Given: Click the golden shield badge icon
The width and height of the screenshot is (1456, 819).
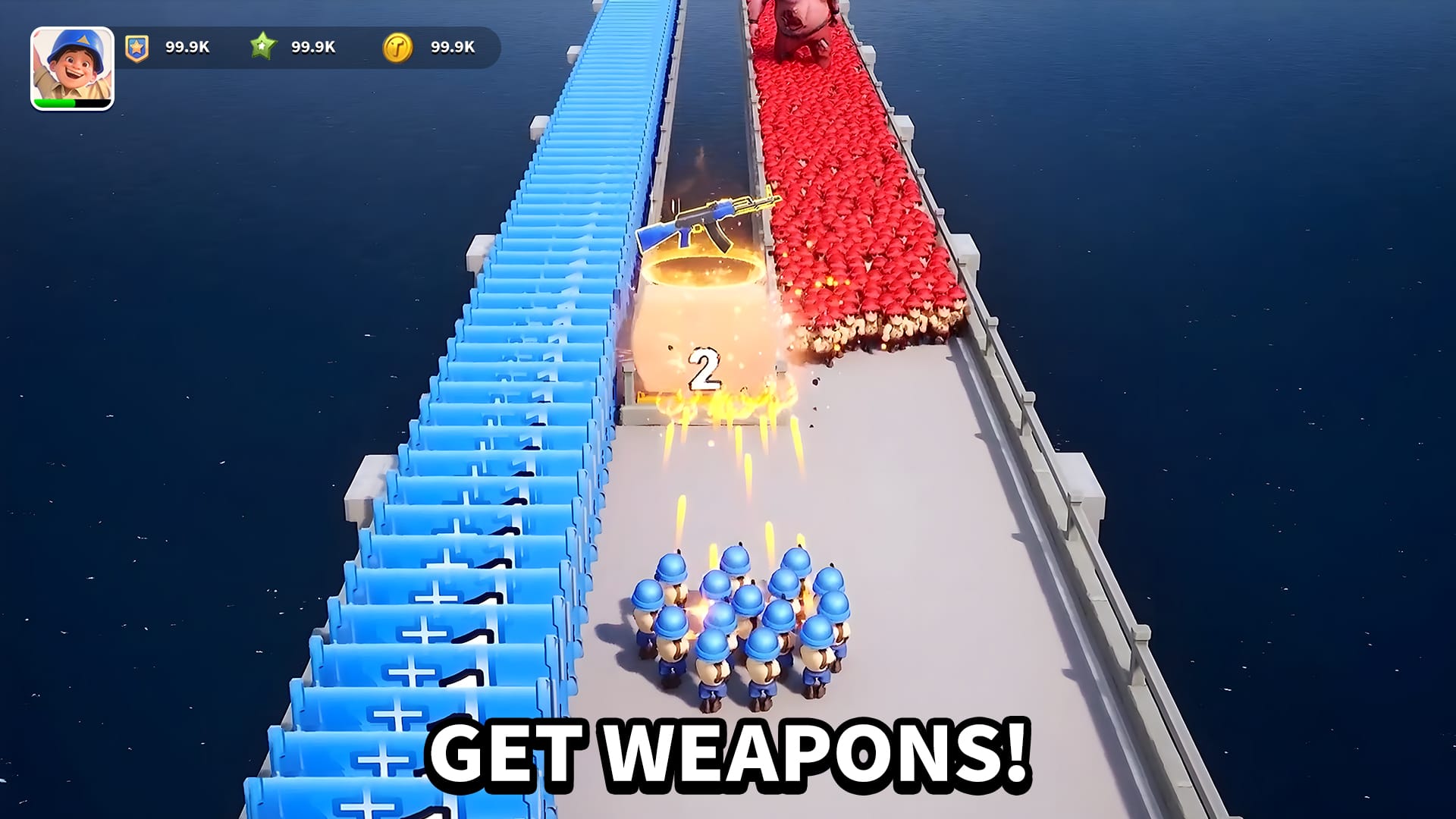Looking at the screenshot, I should click(x=136, y=47).
